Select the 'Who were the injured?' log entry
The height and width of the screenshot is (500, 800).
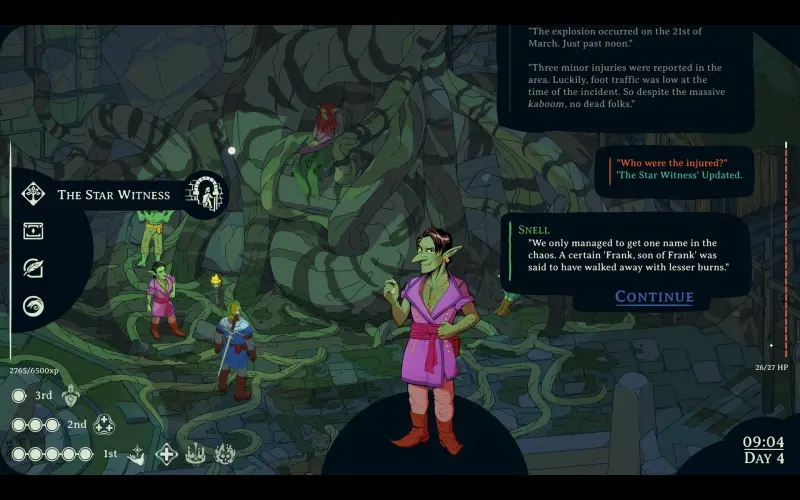coord(671,162)
